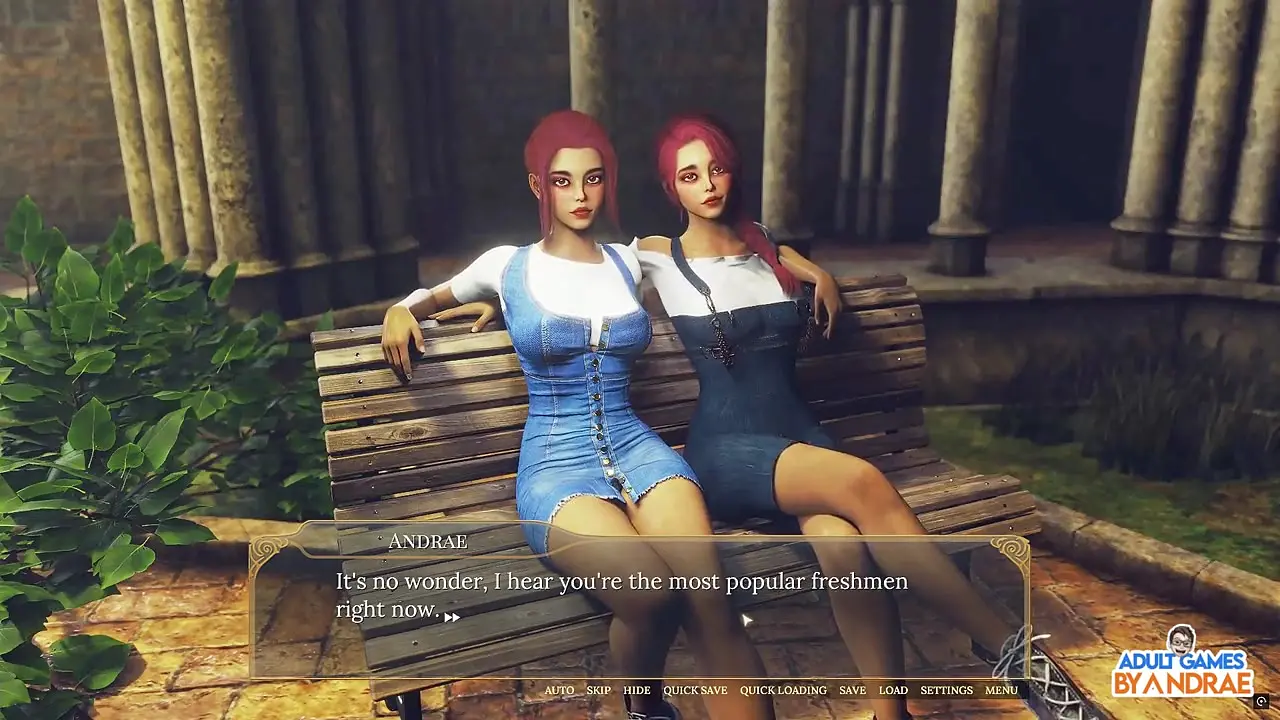Open the game Menu
The width and height of the screenshot is (1280, 720).
tap(1001, 690)
